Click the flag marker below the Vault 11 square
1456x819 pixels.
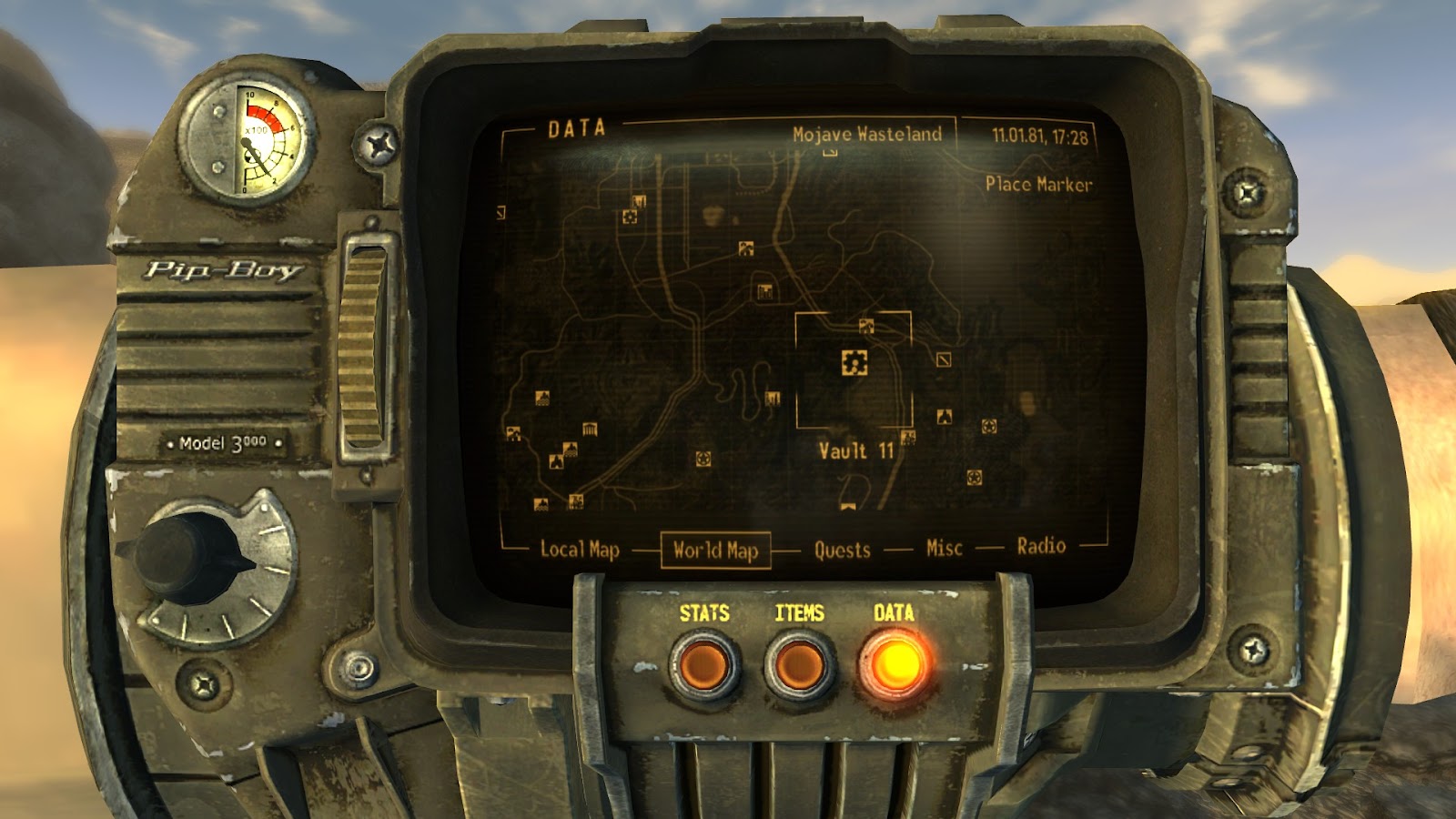[848, 507]
